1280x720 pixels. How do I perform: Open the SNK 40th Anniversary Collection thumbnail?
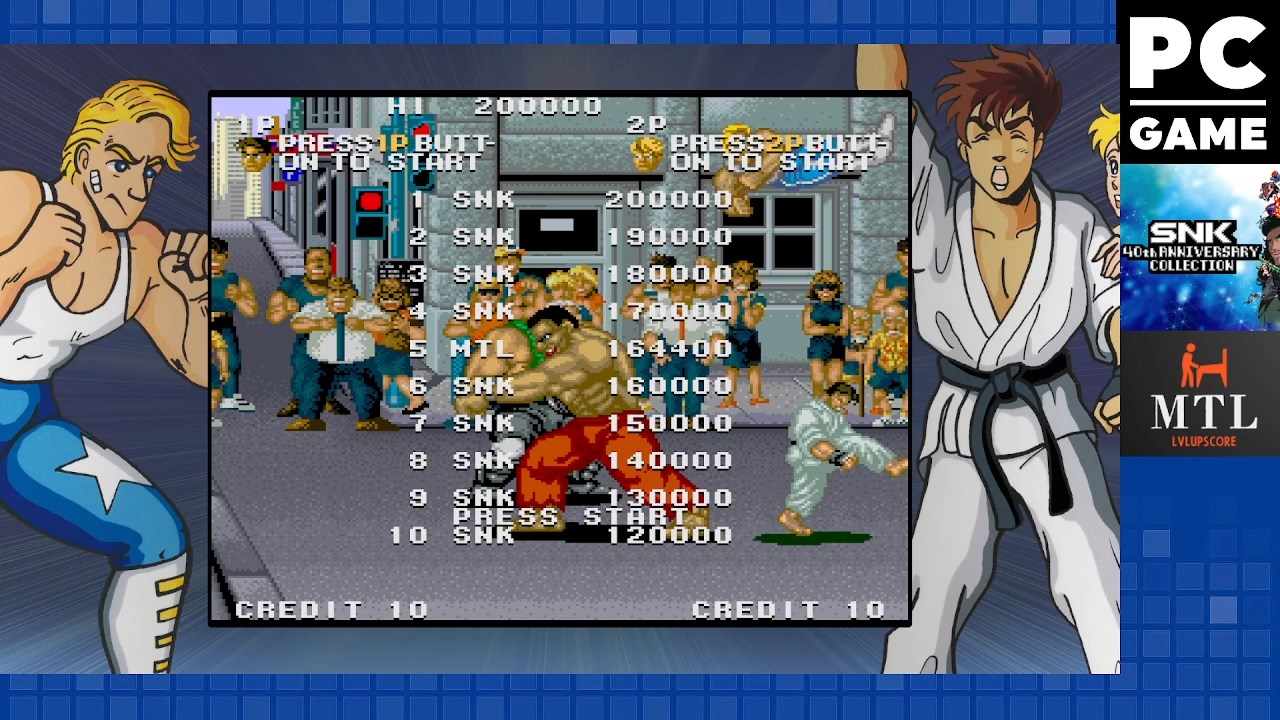[1200, 247]
